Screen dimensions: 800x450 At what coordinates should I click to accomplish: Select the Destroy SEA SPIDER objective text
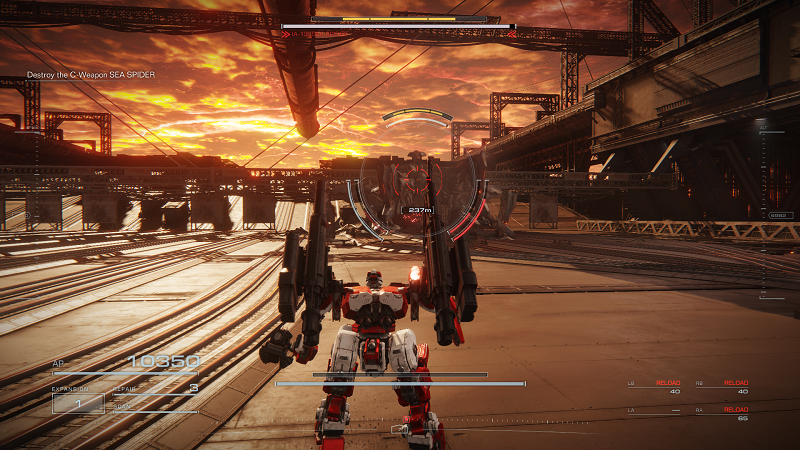pos(91,75)
